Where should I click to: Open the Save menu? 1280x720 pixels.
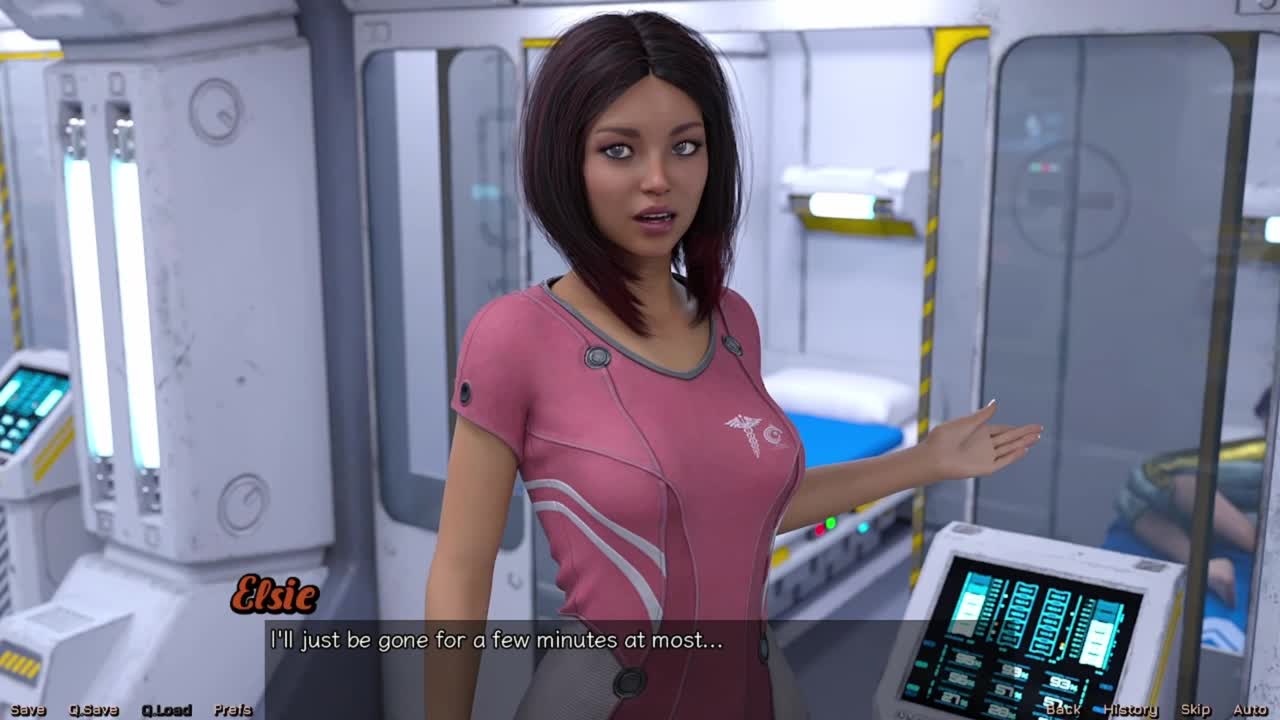point(28,710)
